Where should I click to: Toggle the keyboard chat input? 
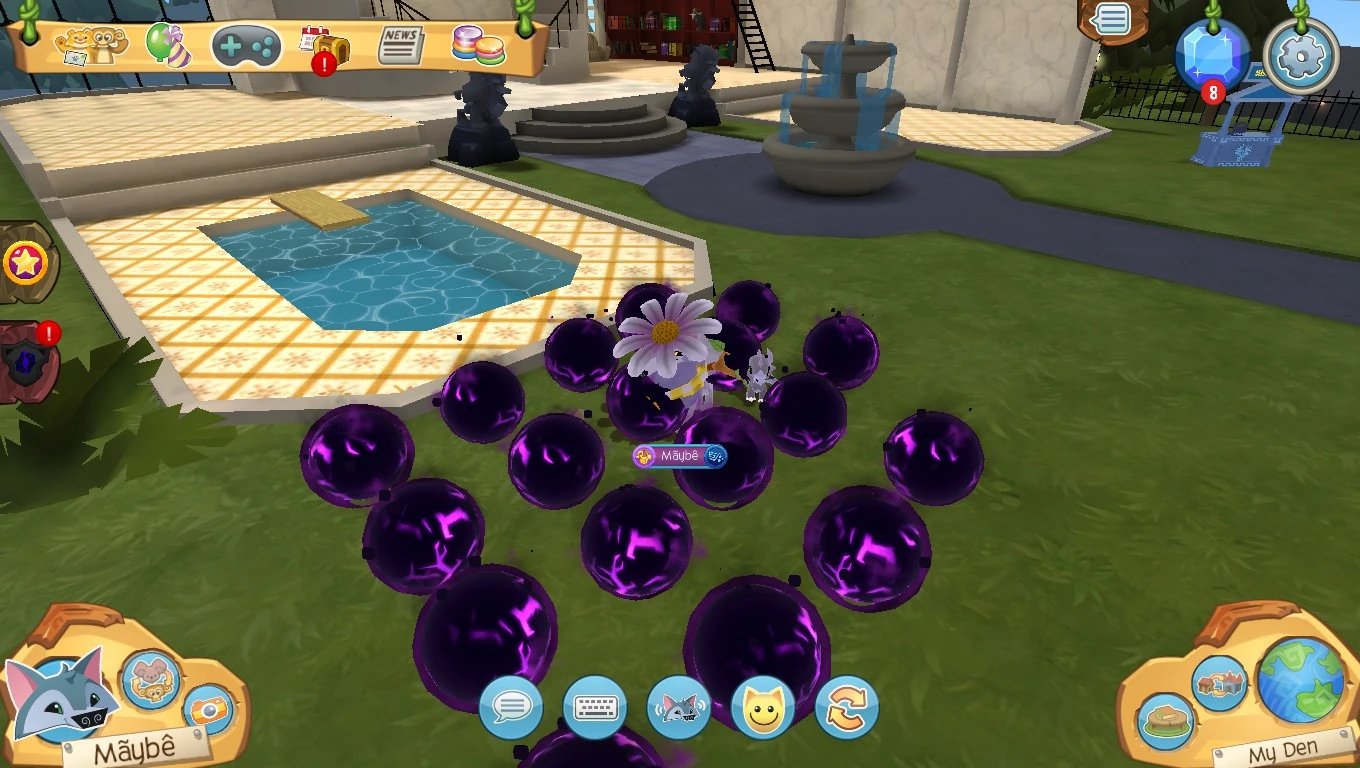click(595, 707)
